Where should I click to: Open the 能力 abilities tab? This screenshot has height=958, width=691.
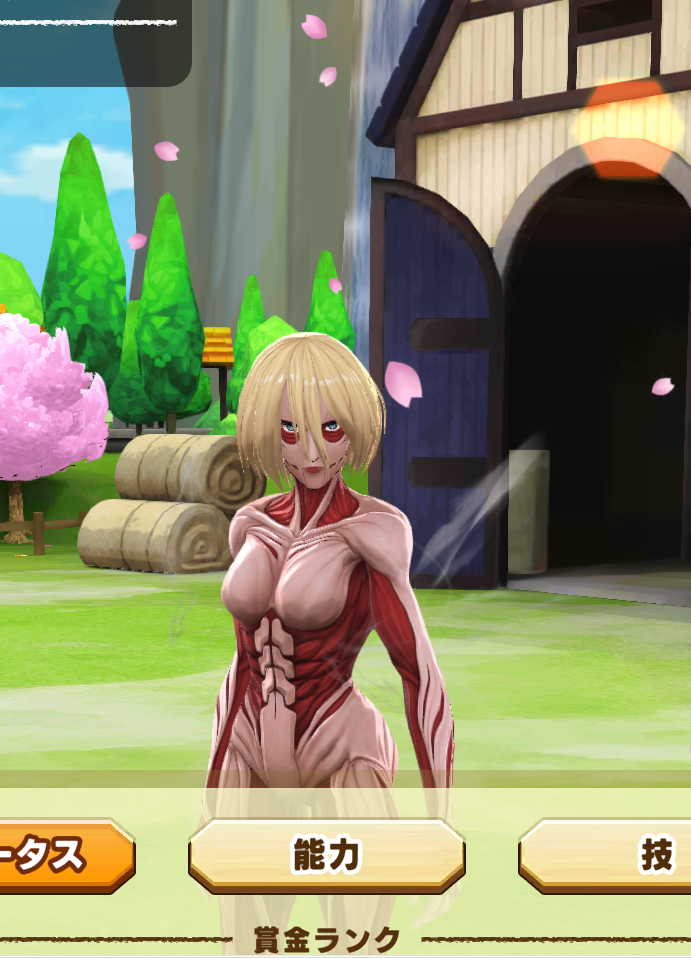[x=326, y=856]
